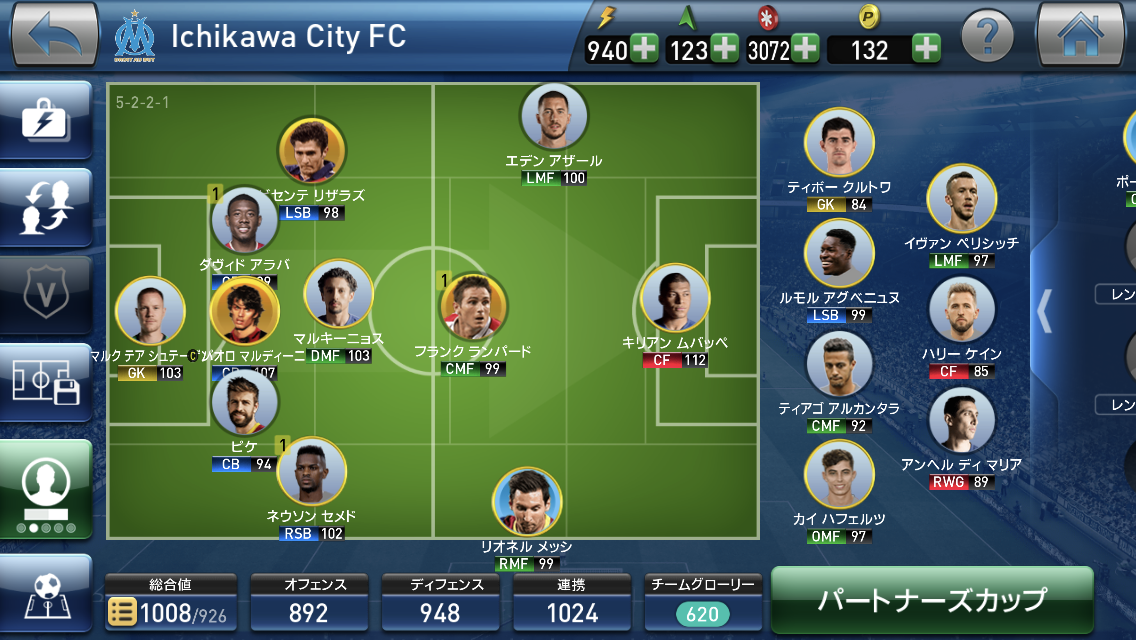The height and width of the screenshot is (640, 1136).
Task: Select substitute Thibaut Courtois GK
Action: tap(839, 143)
